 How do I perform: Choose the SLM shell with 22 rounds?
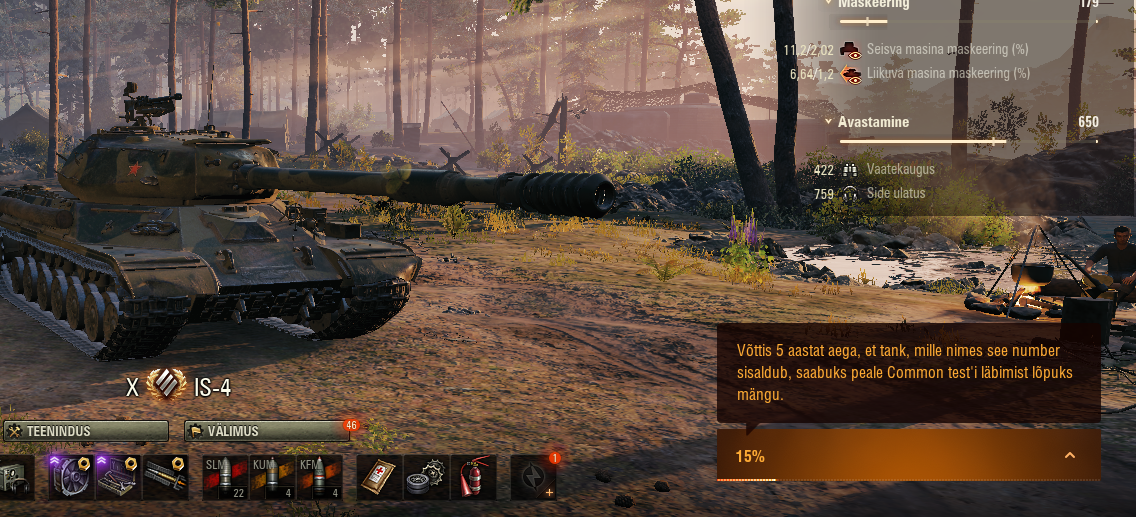click(x=225, y=478)
